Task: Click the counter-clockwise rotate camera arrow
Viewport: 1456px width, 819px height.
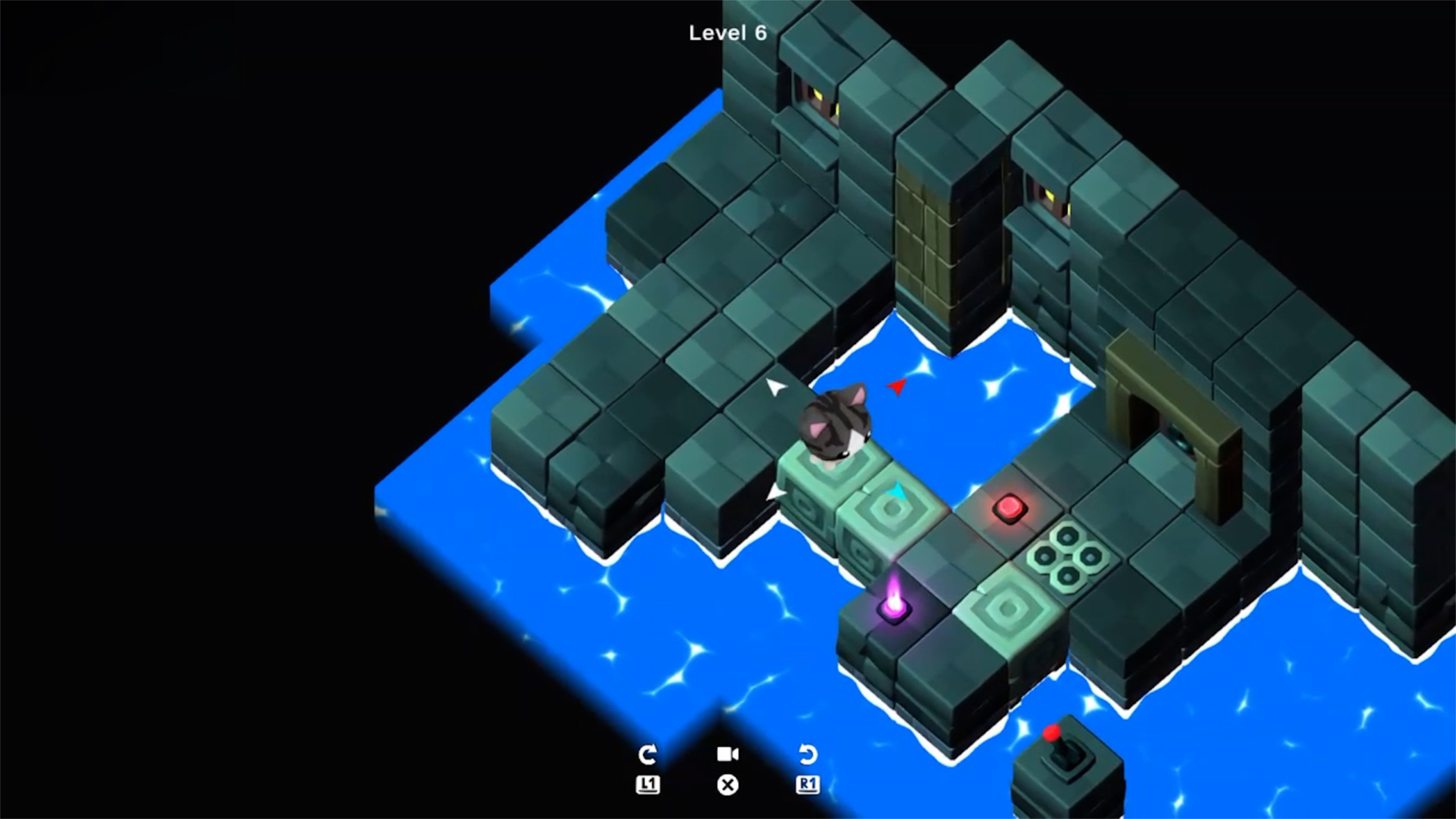Action: click(x=808, y=755)
